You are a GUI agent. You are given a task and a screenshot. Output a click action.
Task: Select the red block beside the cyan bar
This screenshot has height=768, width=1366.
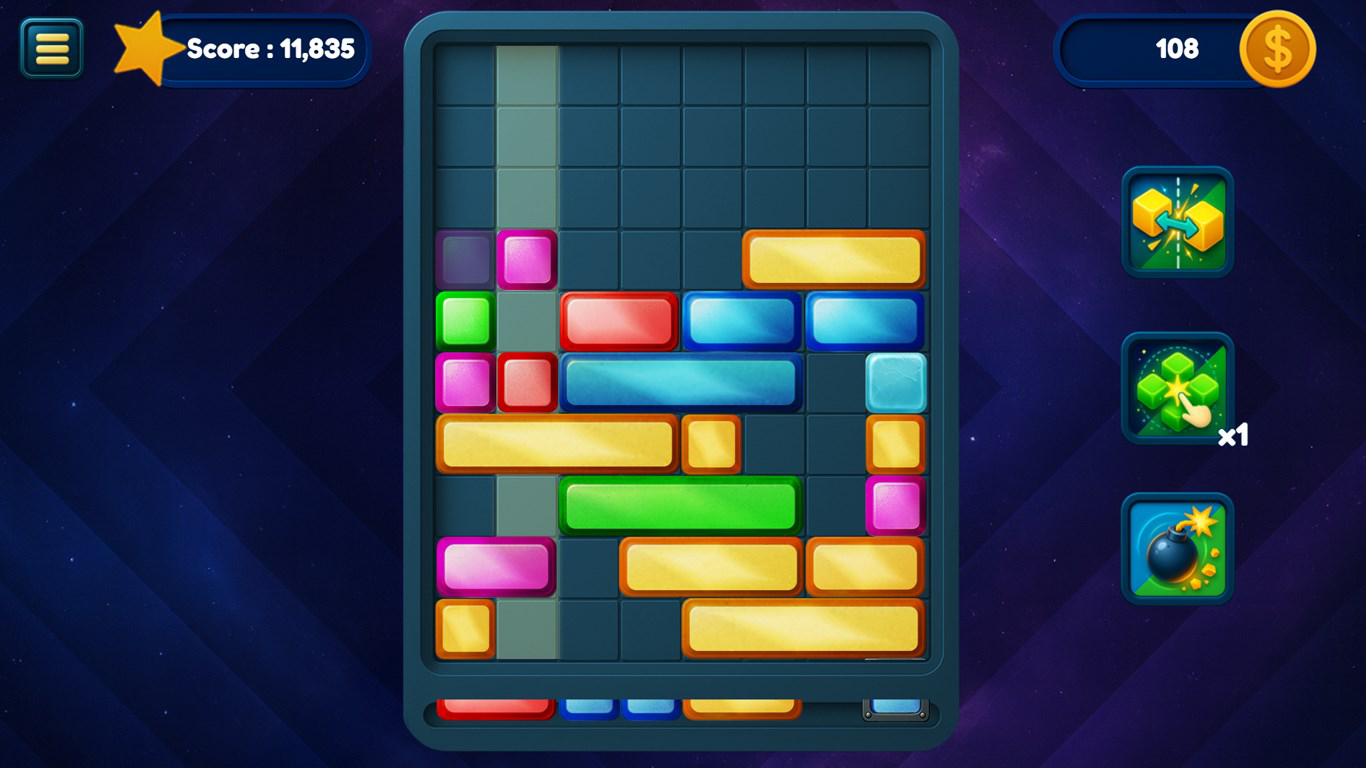[x=527, y=382]
